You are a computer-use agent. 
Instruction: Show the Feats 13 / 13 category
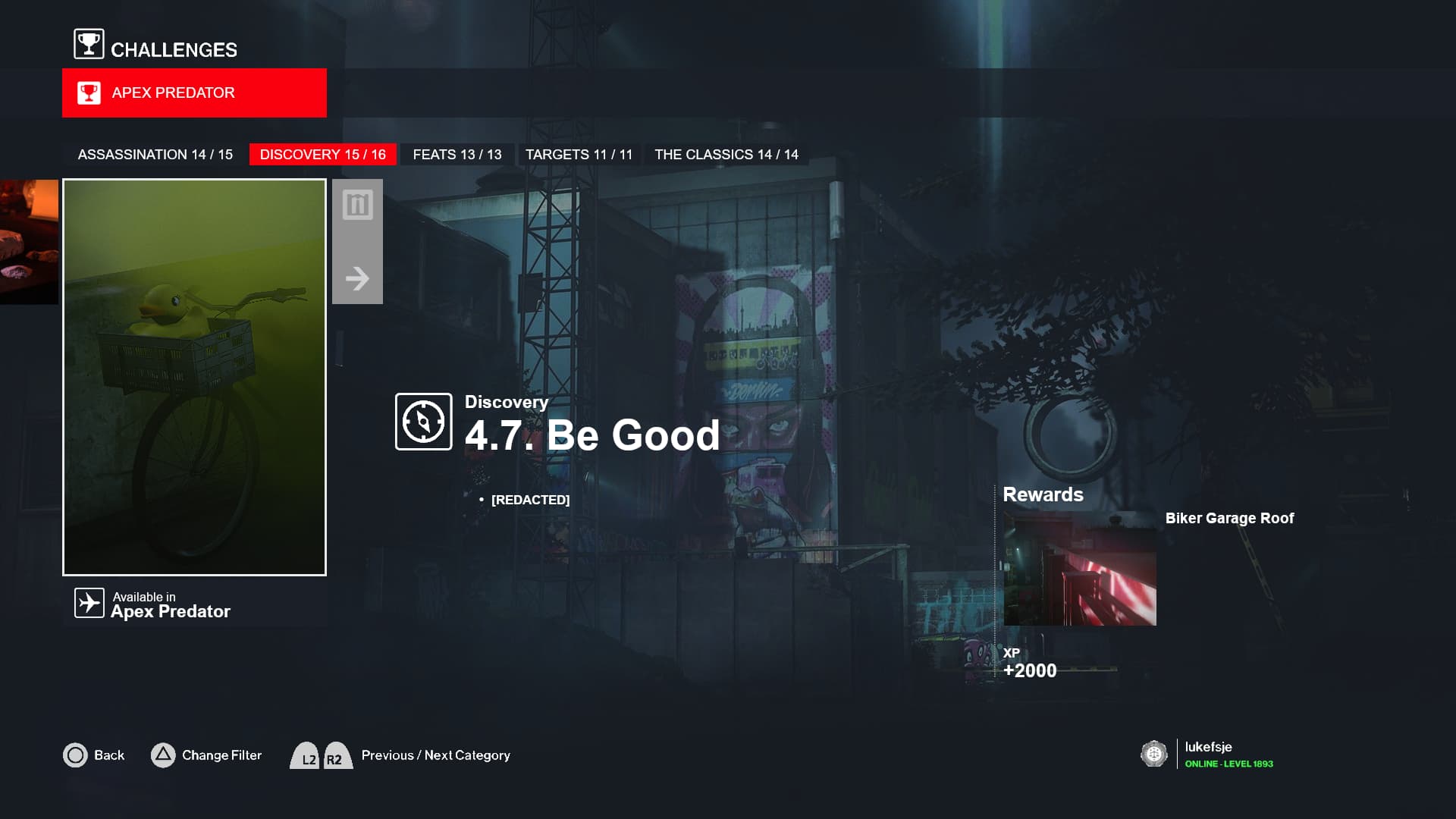coord(457,155)
